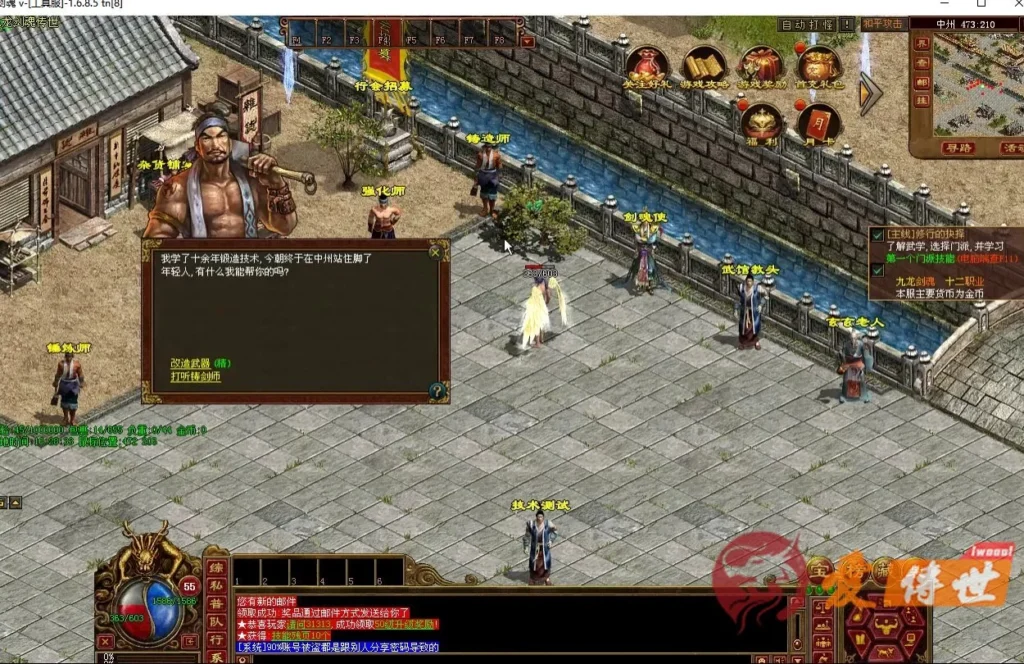Close the blacksmith dialogue window
The image size is (1024, 664).
[435, 252]
